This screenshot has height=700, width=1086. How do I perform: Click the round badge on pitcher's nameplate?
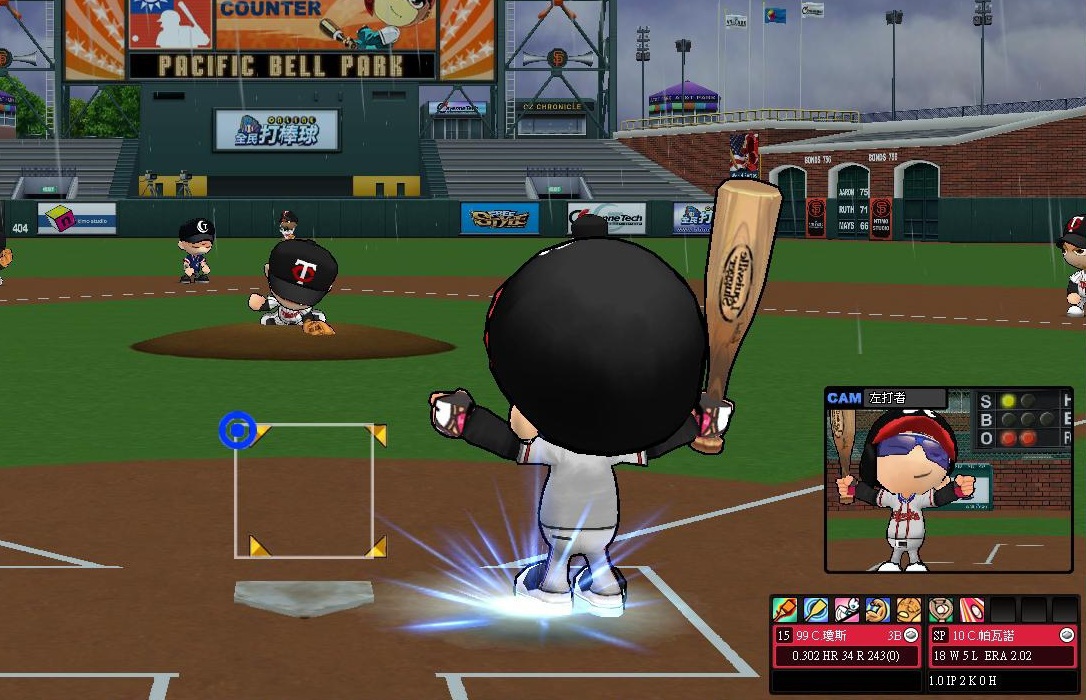click(1066, 635)
